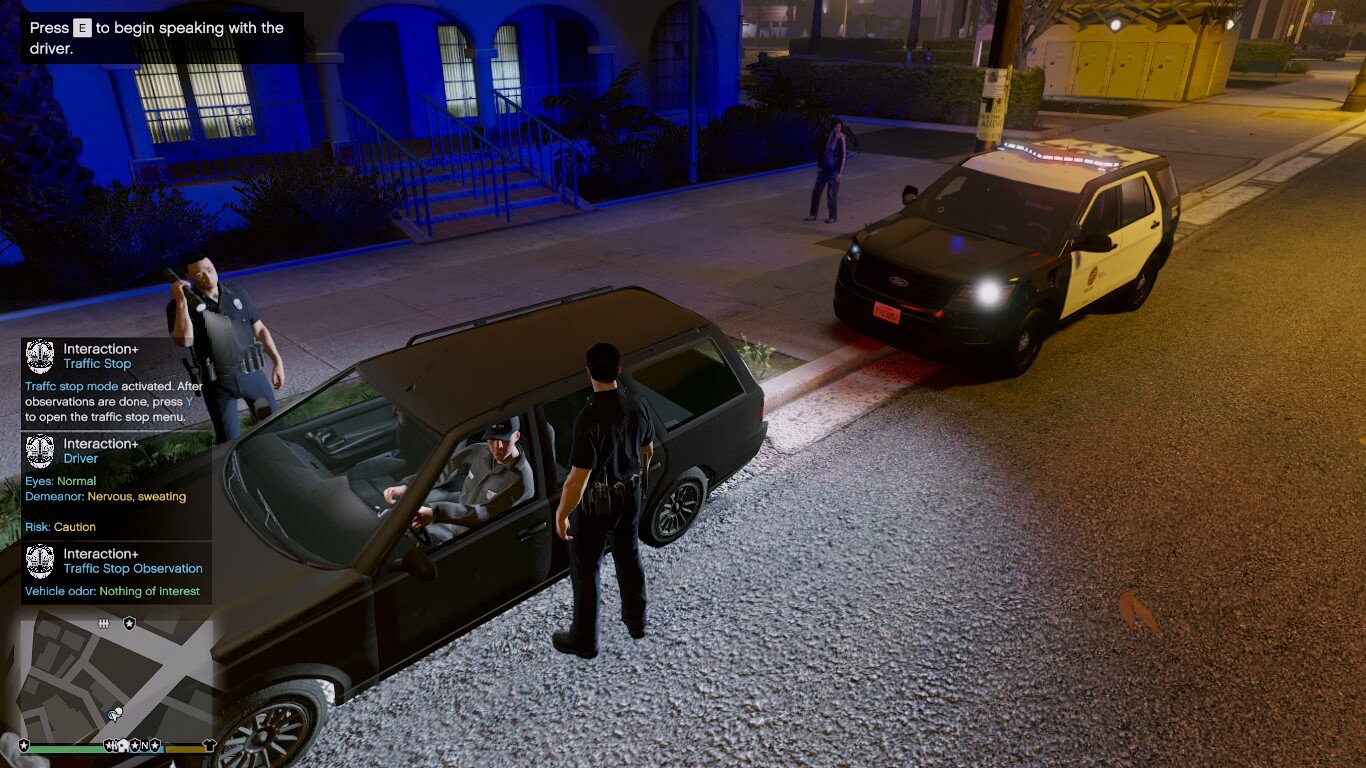Click the Driver observation notification

[115, 487]
